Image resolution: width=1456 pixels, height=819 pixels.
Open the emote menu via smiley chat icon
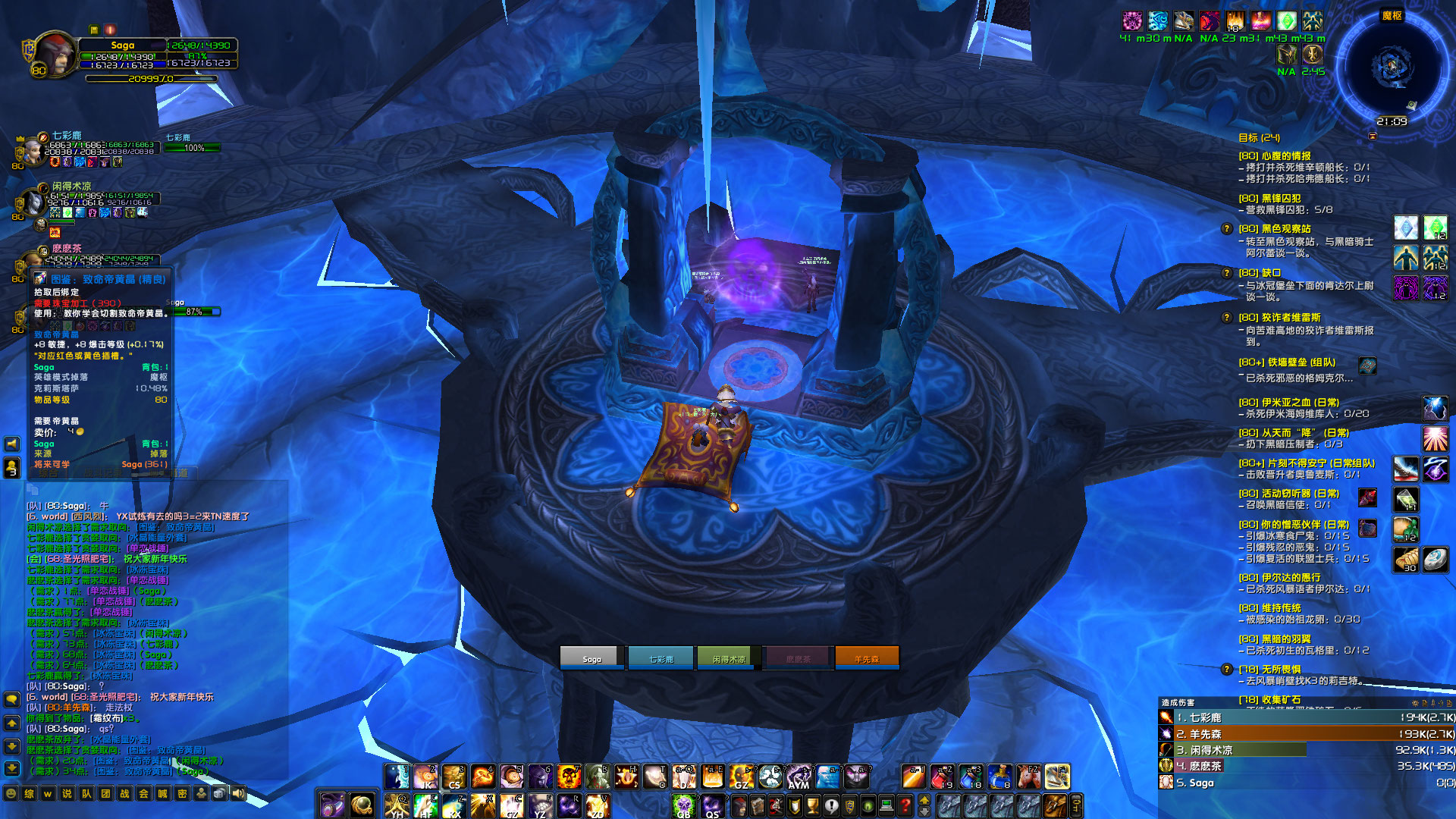coord(11,792)
